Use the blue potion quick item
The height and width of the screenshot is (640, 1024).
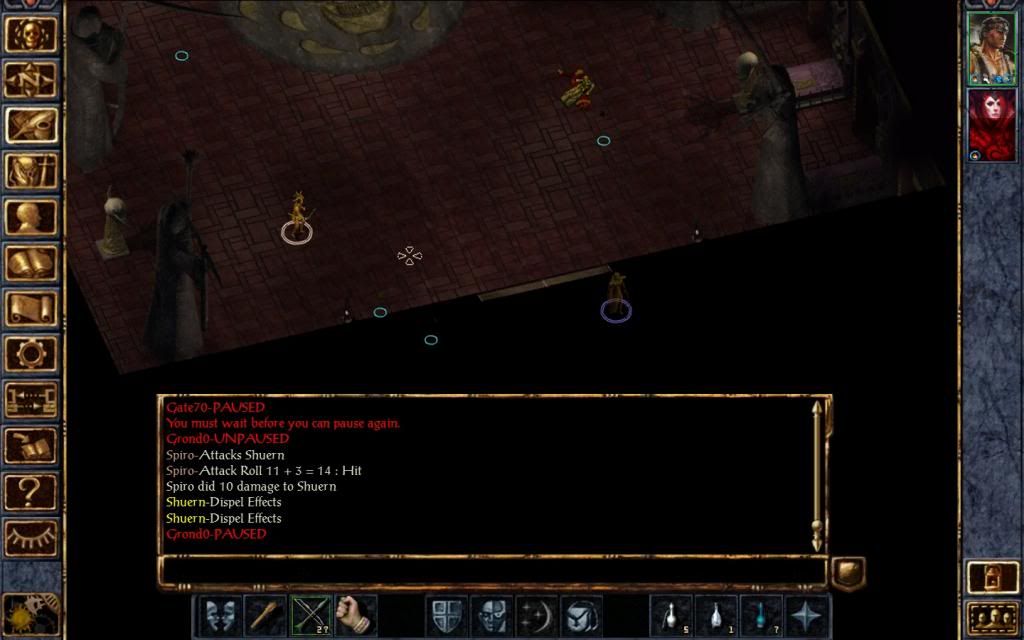tap(761, 615)
